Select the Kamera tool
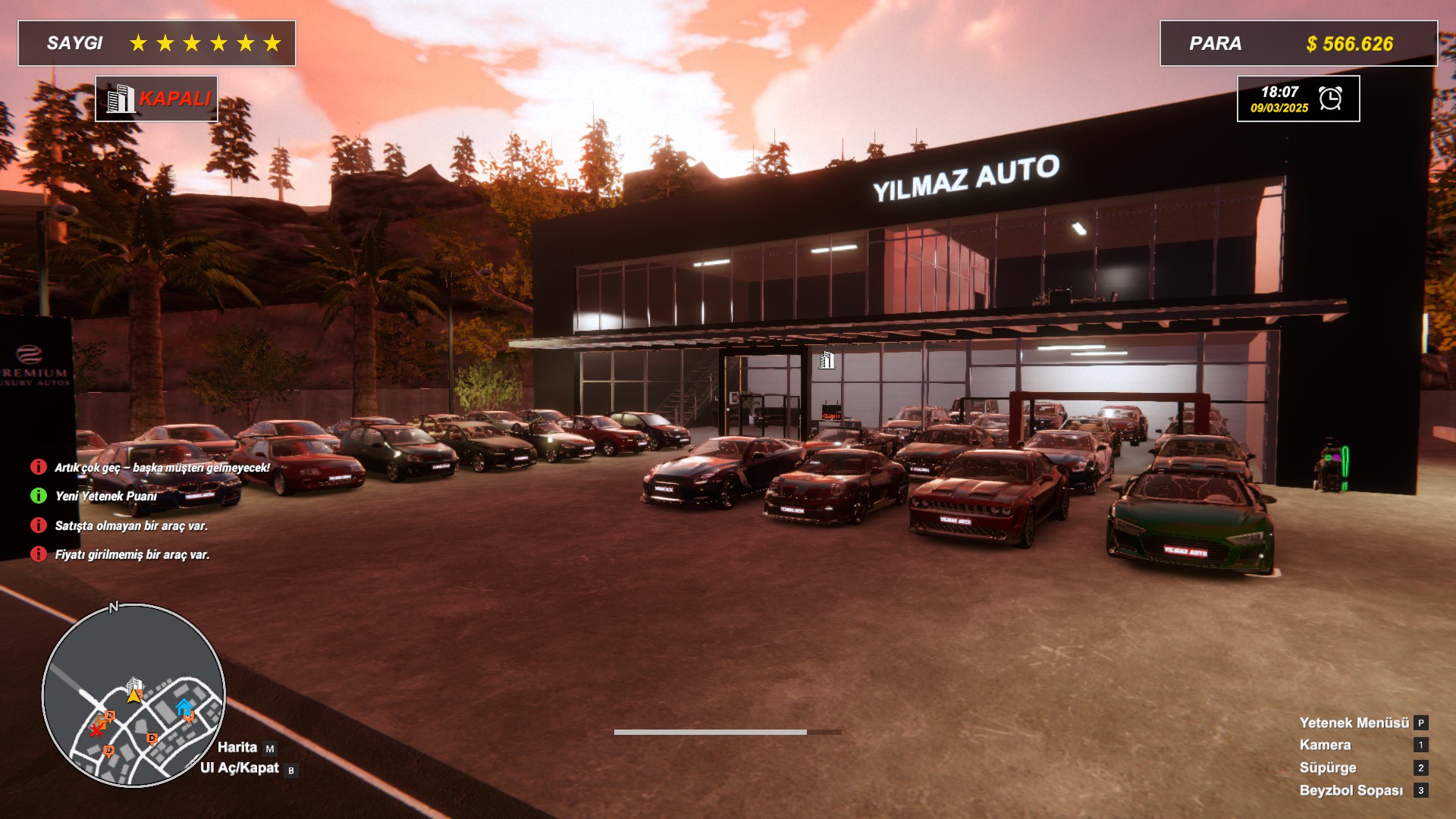 tap(1325, 745)
